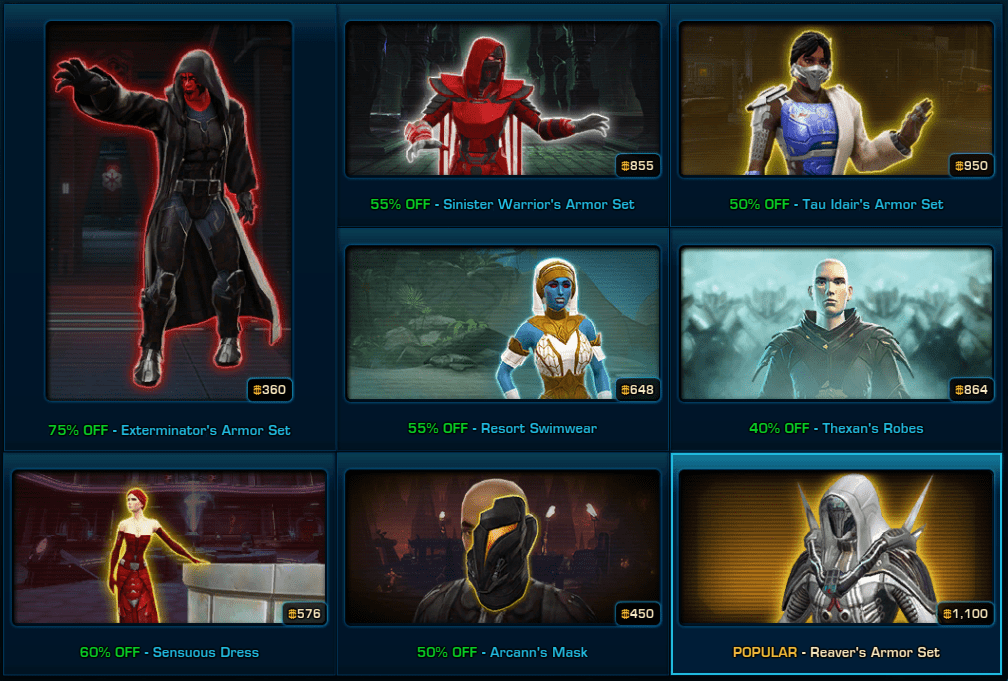Click the Arcann's Mask text label
This screenshot has width=1008, height=681.
538,652
